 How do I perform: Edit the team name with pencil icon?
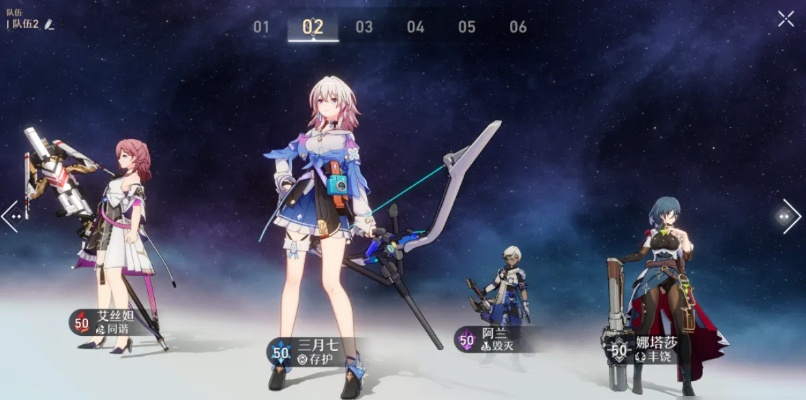coord(49,24)
